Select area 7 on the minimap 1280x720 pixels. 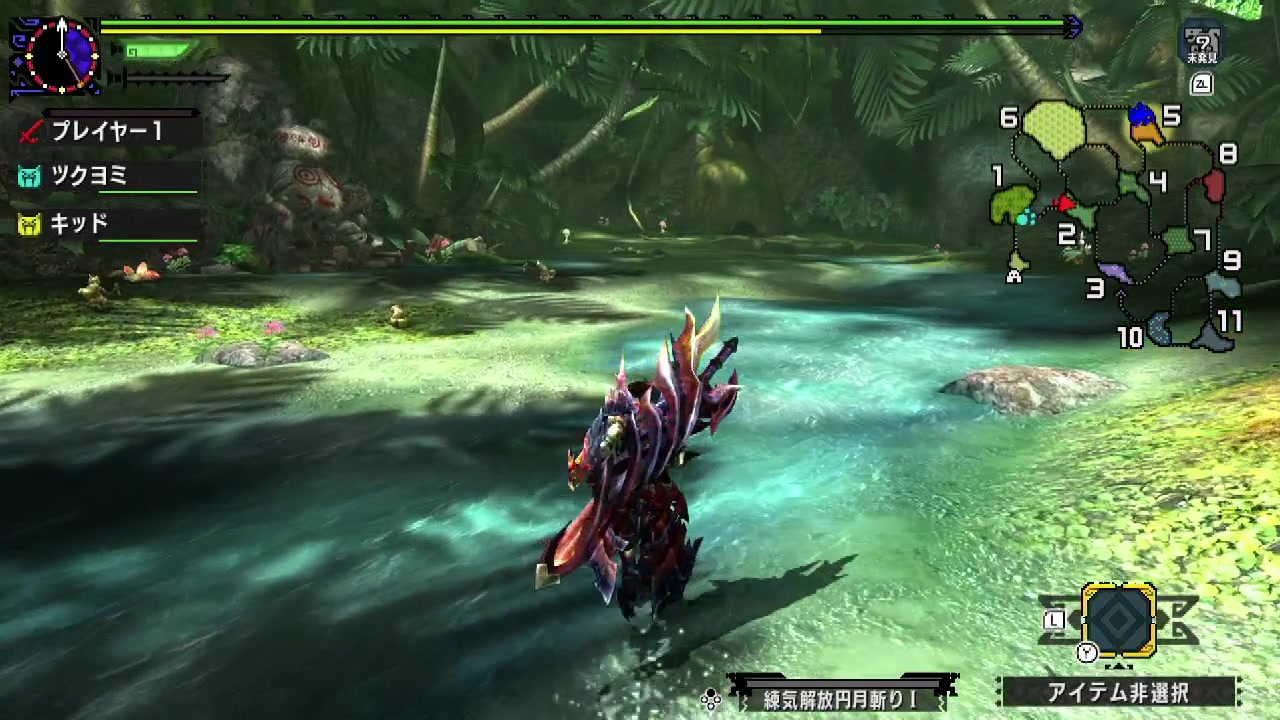[1179, 240]
